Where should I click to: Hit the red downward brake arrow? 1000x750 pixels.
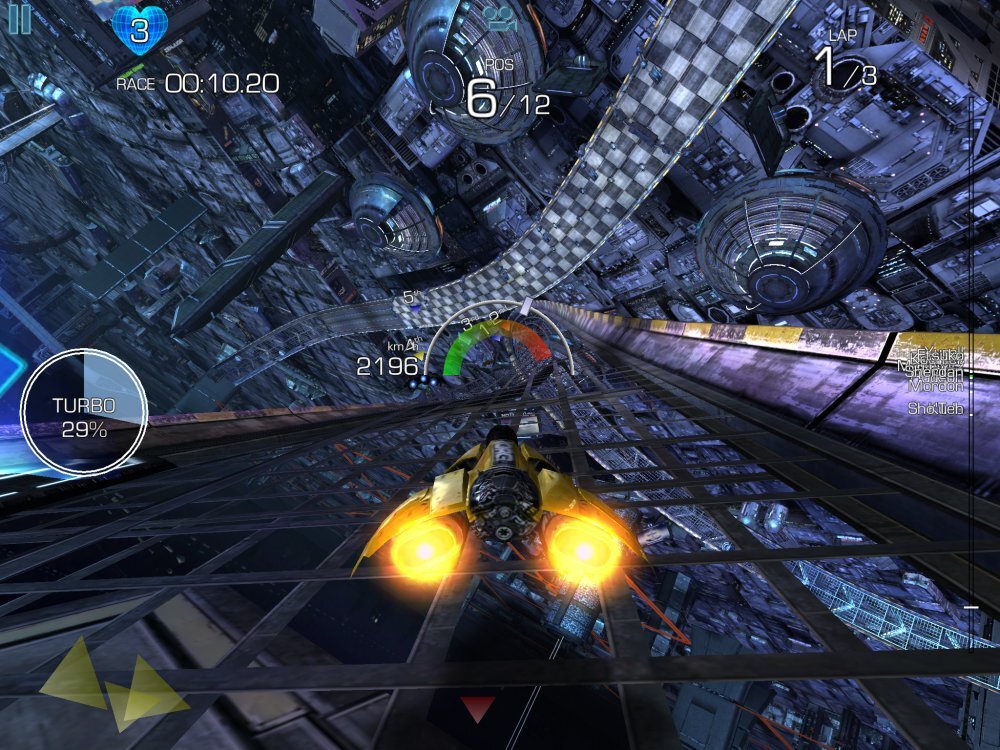click(x=477, y=708)
